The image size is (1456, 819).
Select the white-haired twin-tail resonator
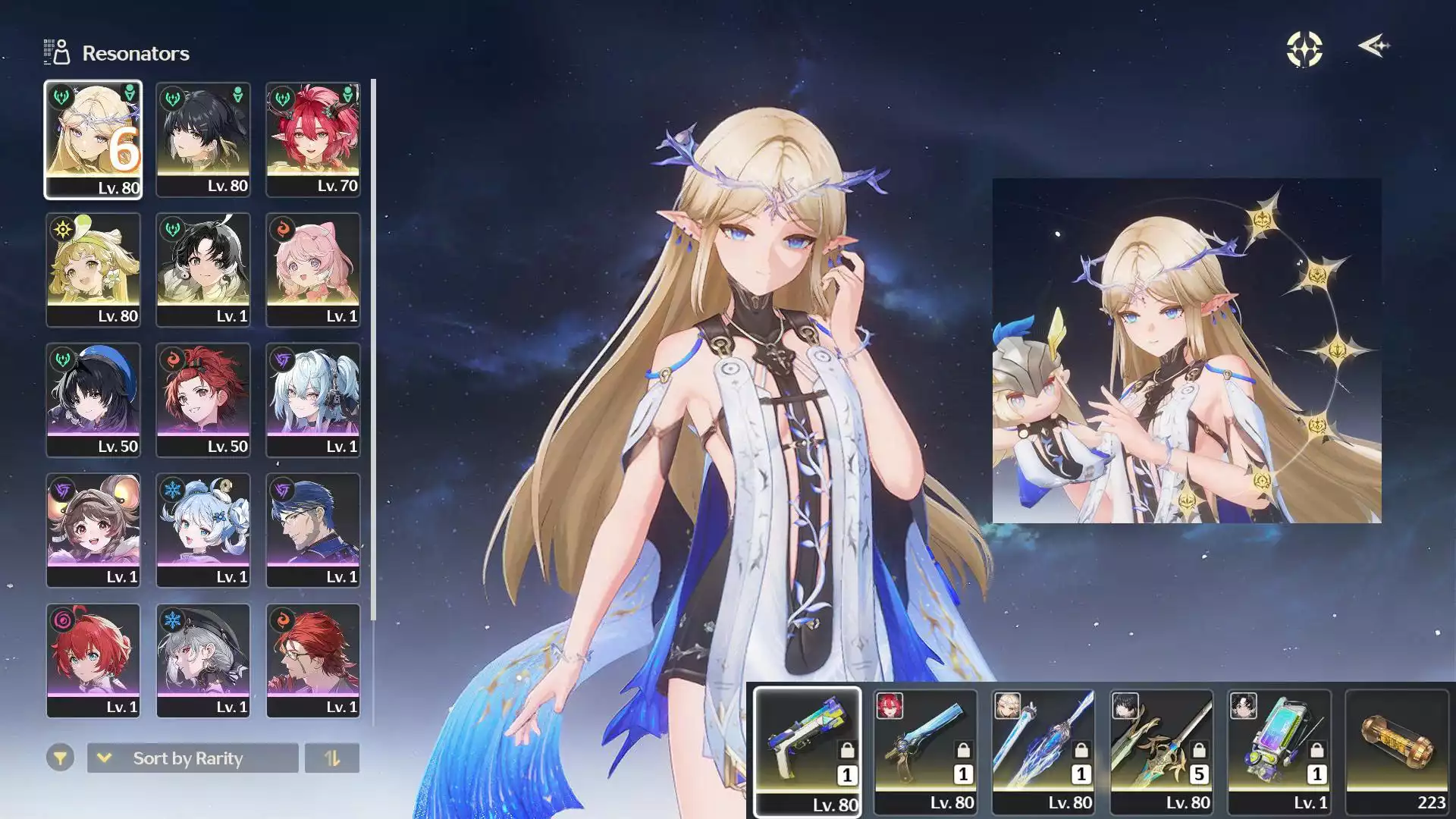coord(312,400)
